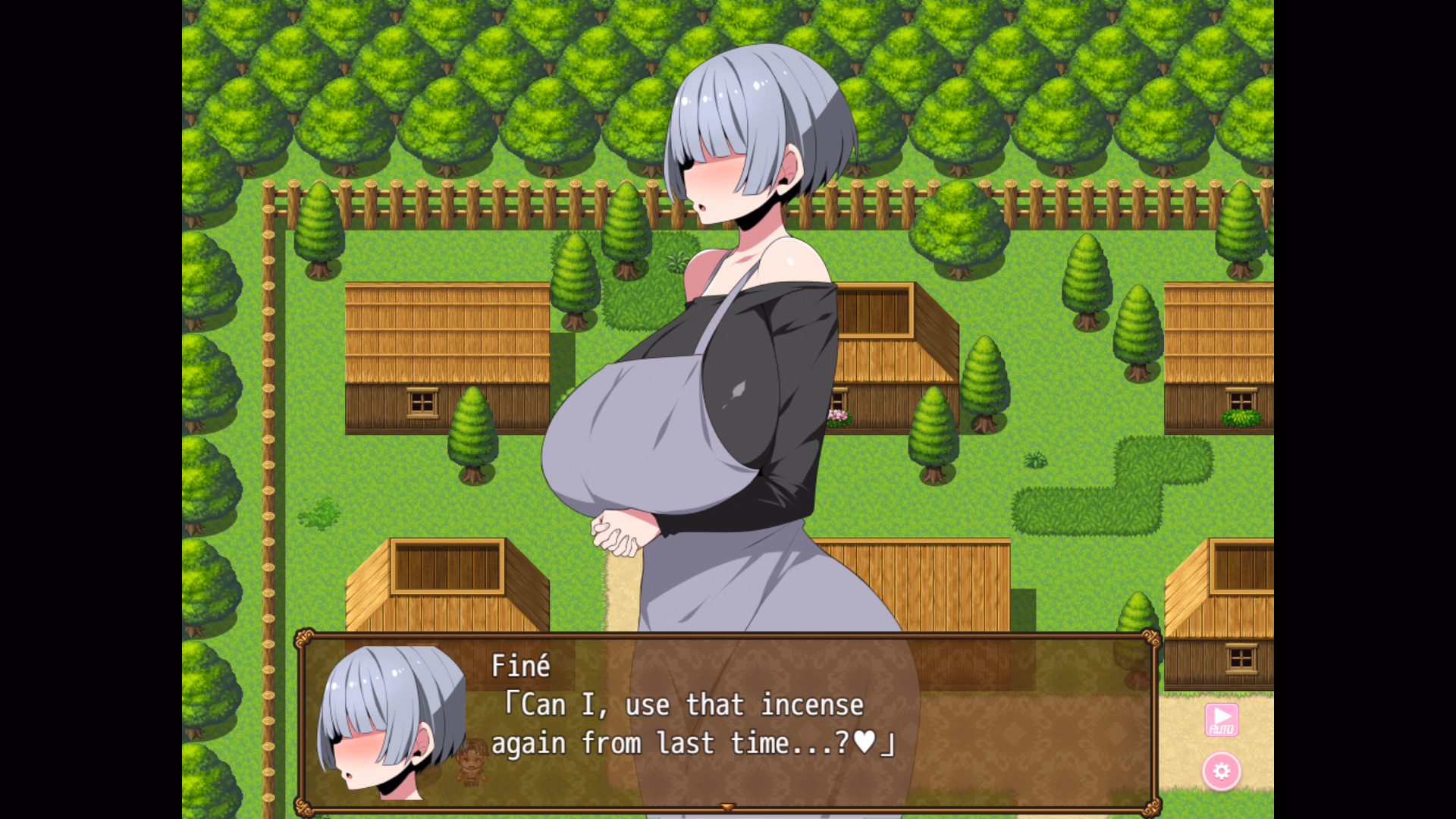Click the continue indicator under the message box
This screenshot has width=1456, height=819.
tap(726, 808)
